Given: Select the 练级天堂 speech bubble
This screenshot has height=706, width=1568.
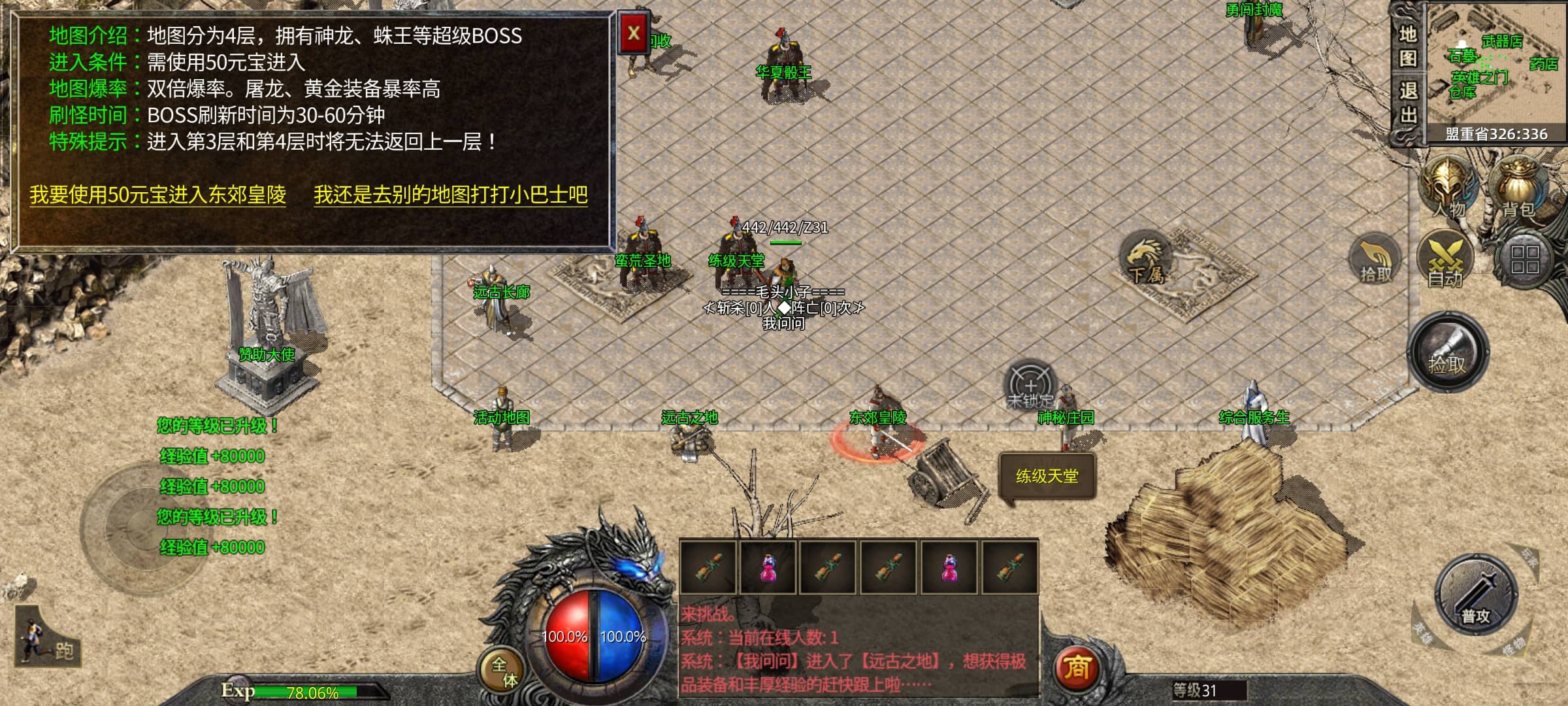Looking at the screenshot, I should 1047,476.
